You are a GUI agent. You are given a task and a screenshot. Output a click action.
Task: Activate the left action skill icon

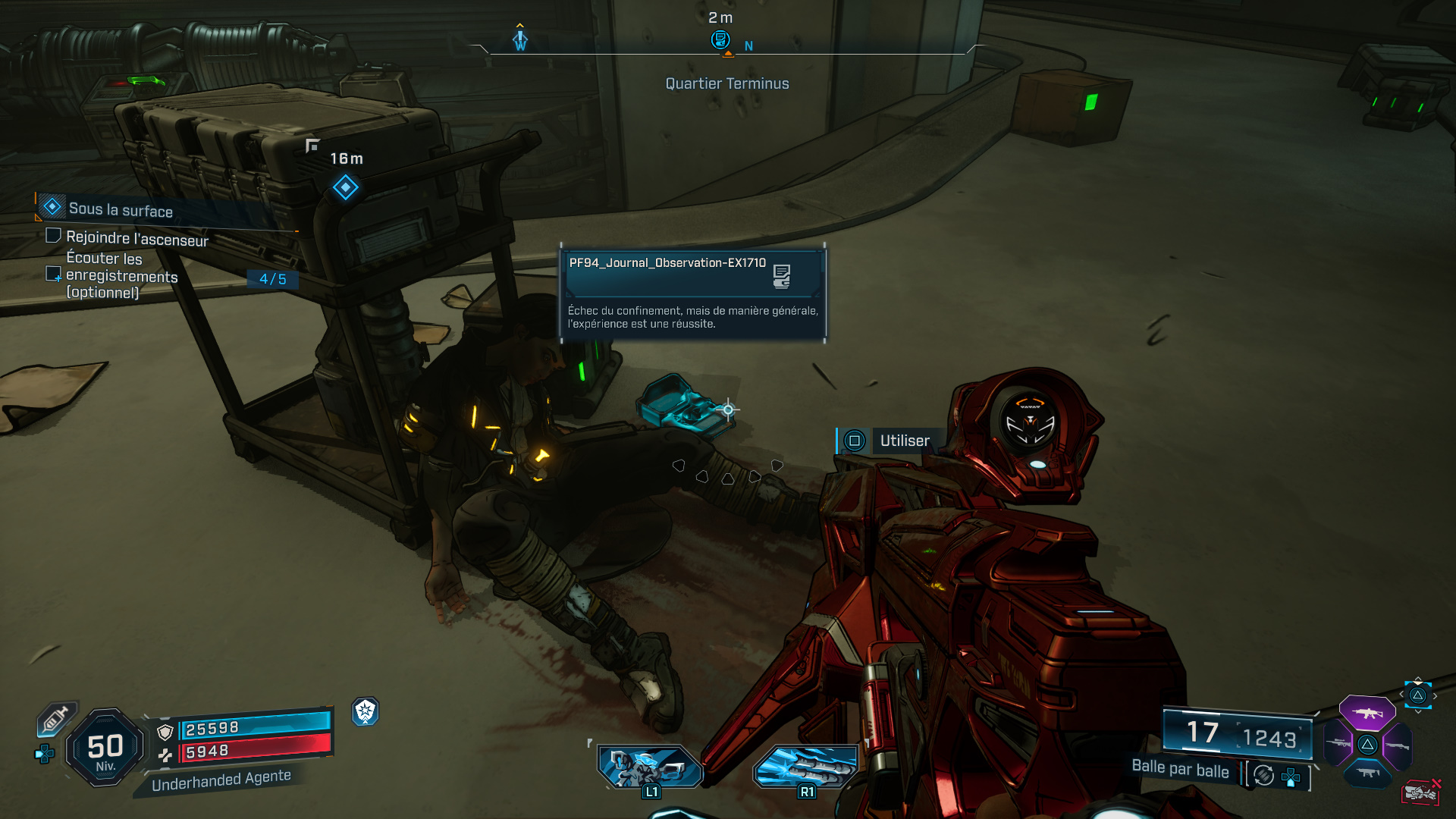coord(650,766)
